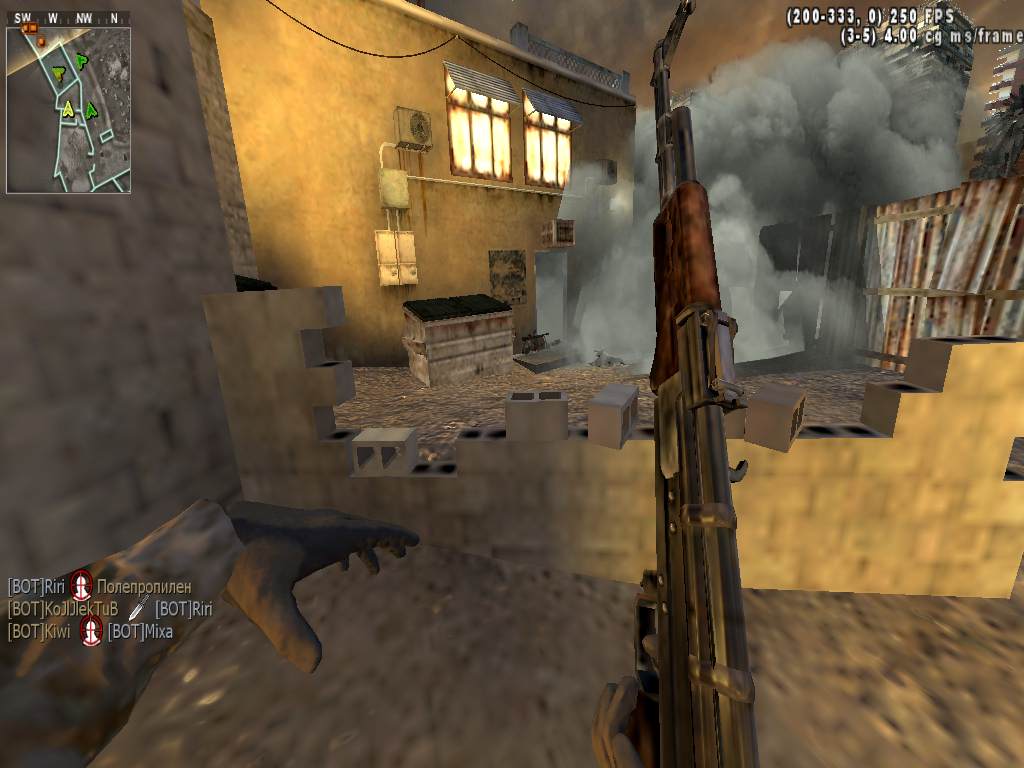Click the [BOT]Mixa name in kill feed
Image resolution: width=1024 pixels, height=768 pixels.
[140, 631]
